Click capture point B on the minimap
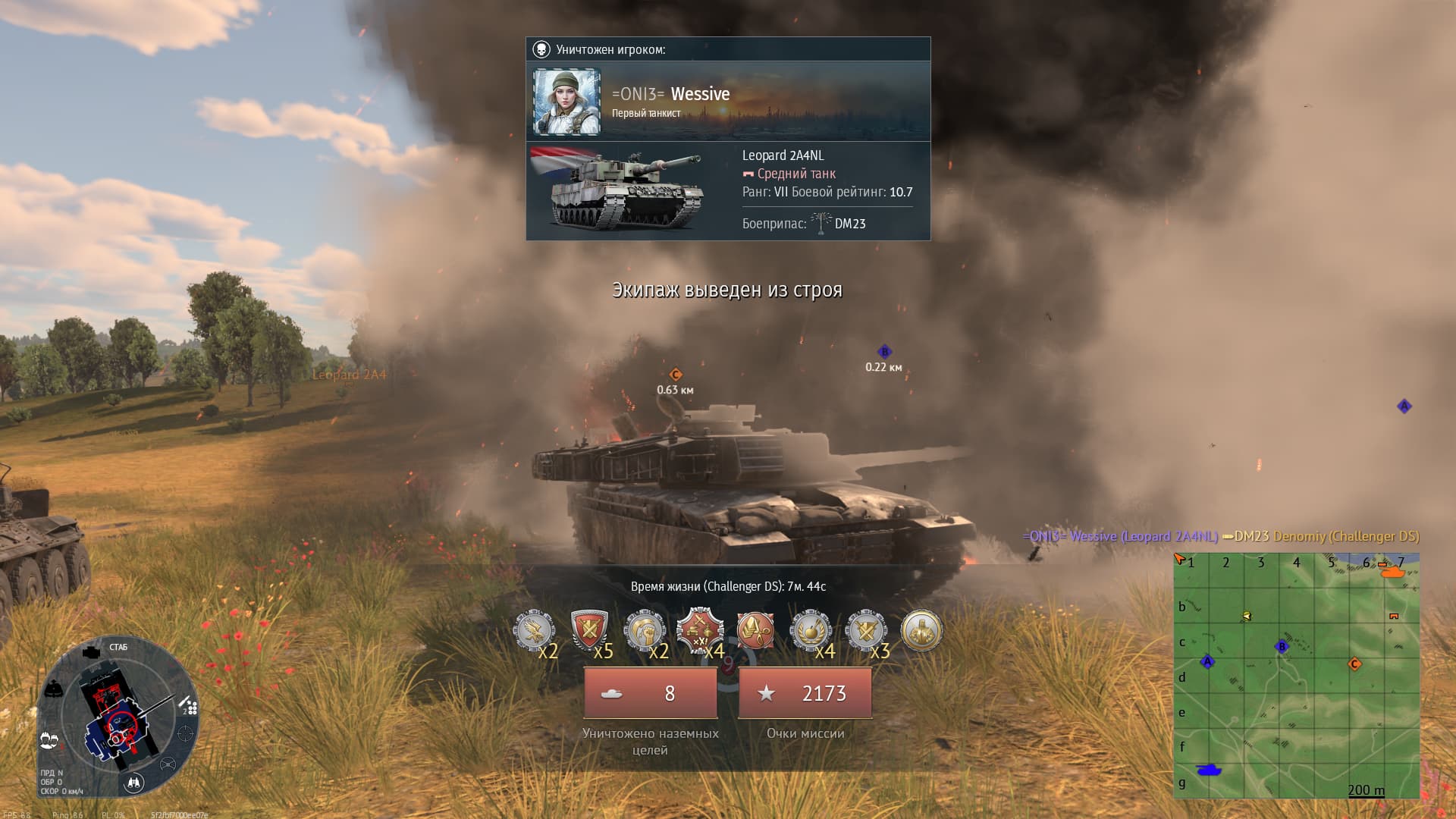This screenshot has height=819, width=1456. 1282,647
